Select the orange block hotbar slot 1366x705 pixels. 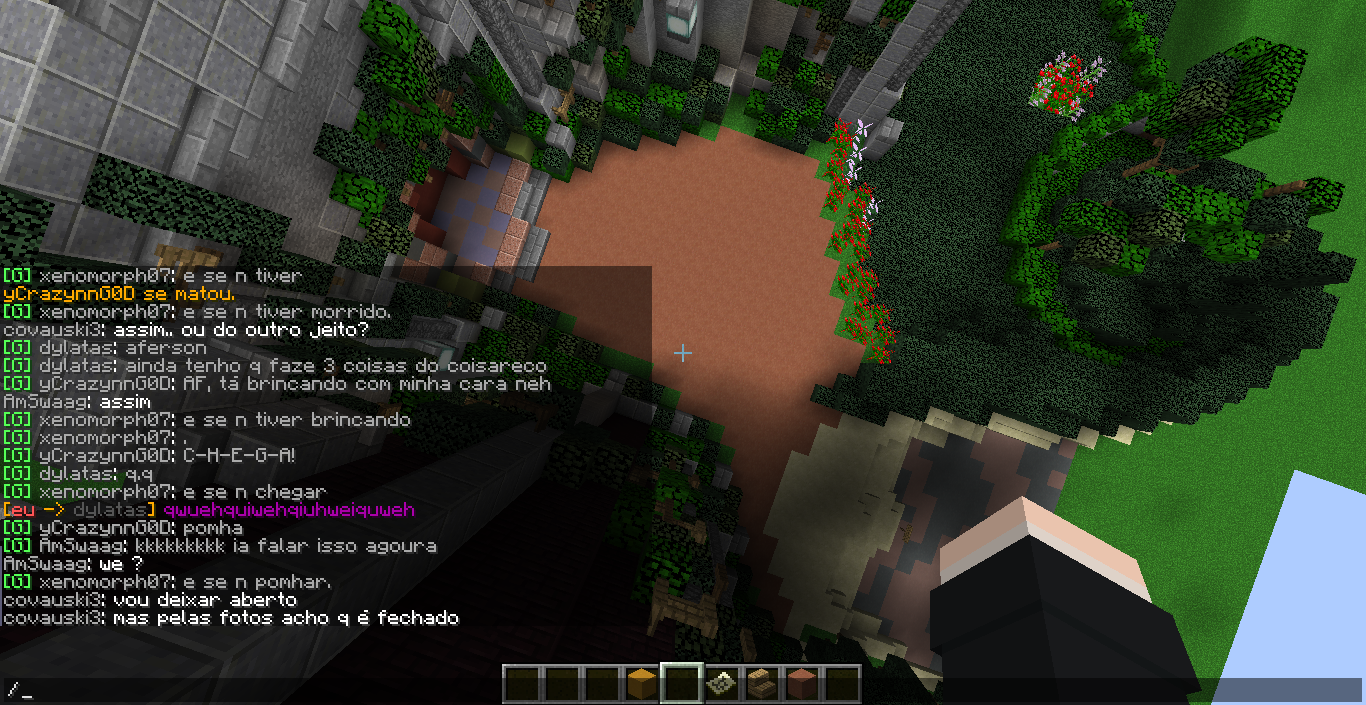click(x=641, y=684)
